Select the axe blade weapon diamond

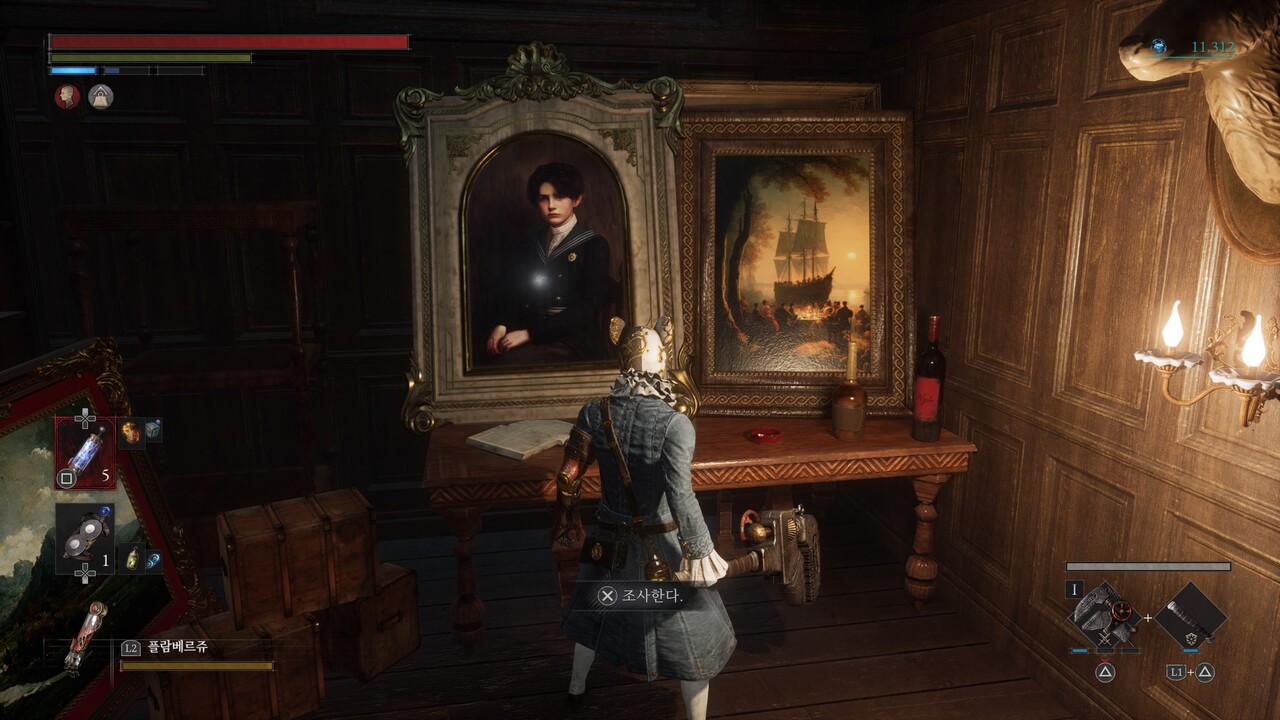click(1105, 617)
